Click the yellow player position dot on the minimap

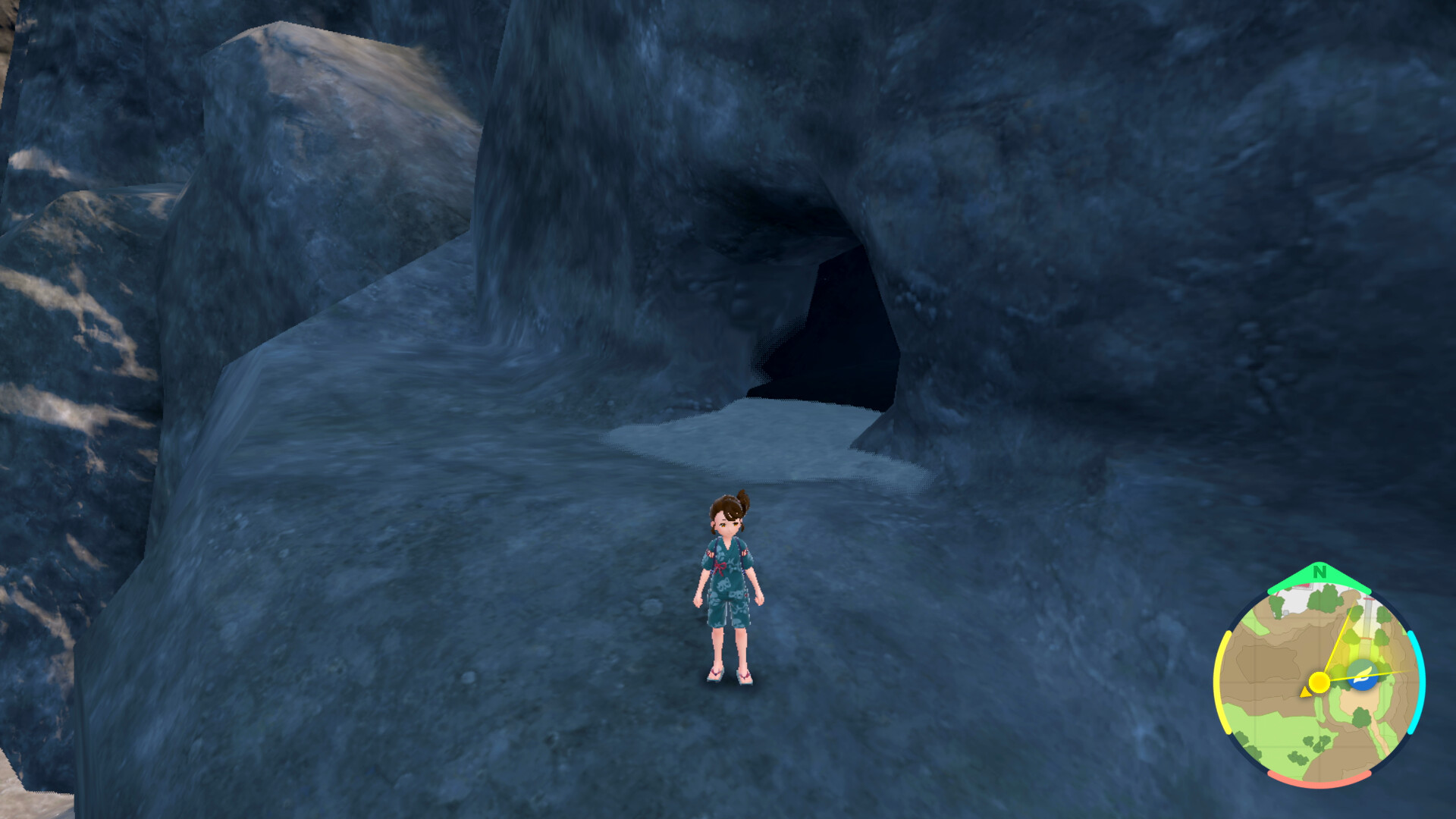click(x=1319, y=682)
